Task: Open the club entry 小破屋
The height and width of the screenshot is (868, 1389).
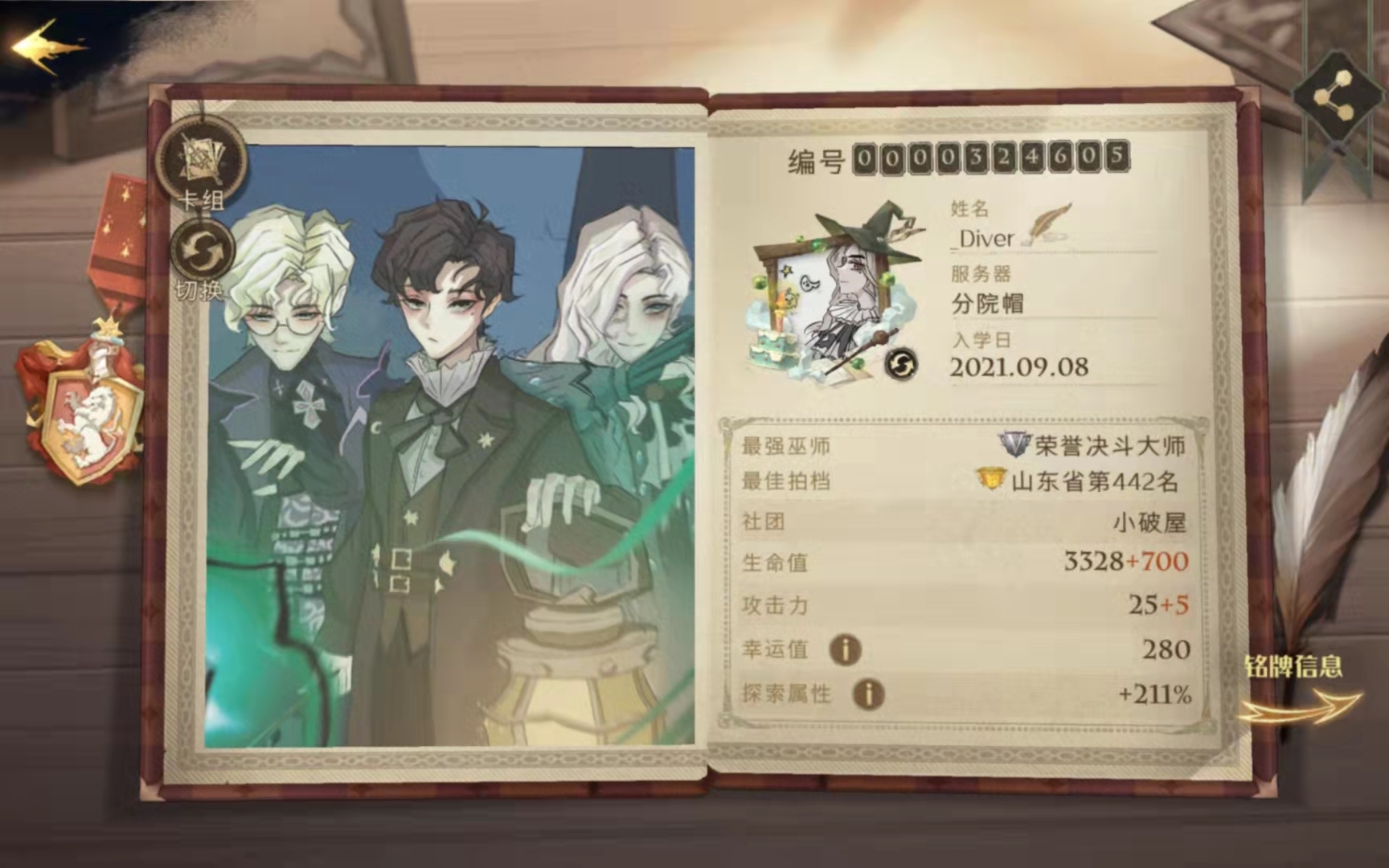Action: tap(1149, 521)
